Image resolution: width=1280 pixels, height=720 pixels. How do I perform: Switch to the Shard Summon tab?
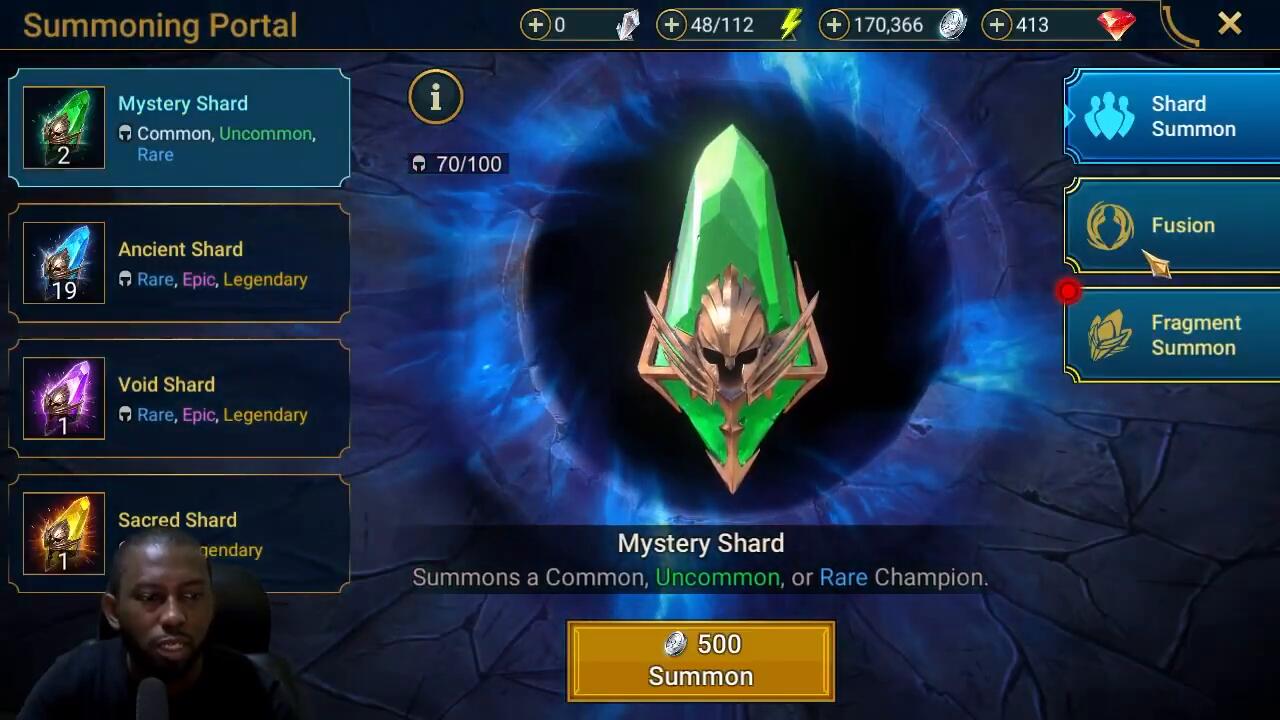[x=1172, y=116]
